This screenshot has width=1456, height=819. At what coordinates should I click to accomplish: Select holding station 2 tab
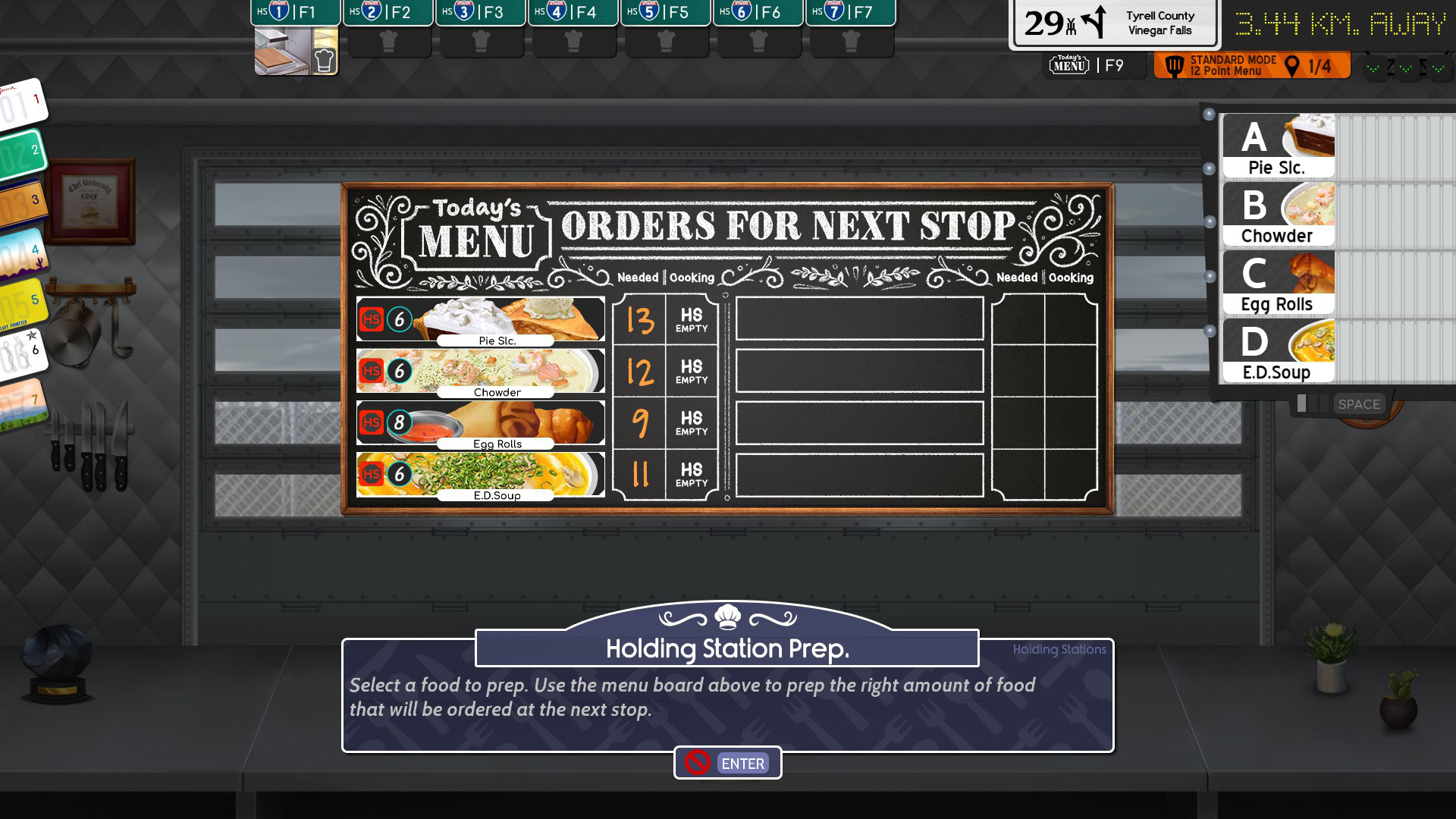pos(388,12)
